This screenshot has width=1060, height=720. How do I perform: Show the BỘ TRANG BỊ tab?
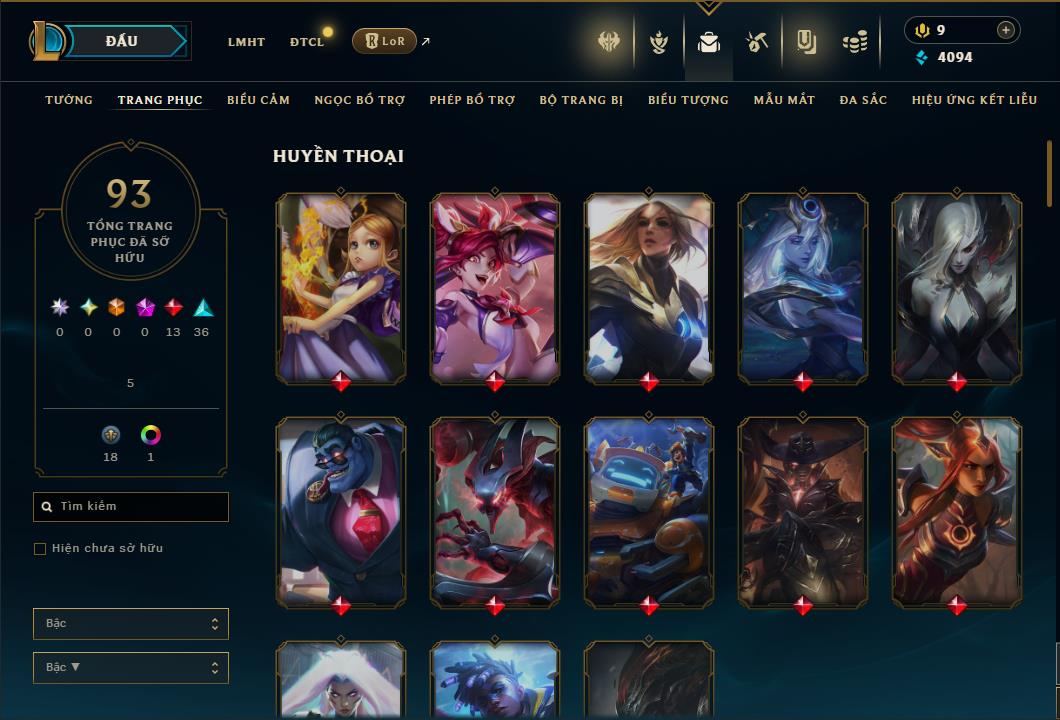pos(581,100)
